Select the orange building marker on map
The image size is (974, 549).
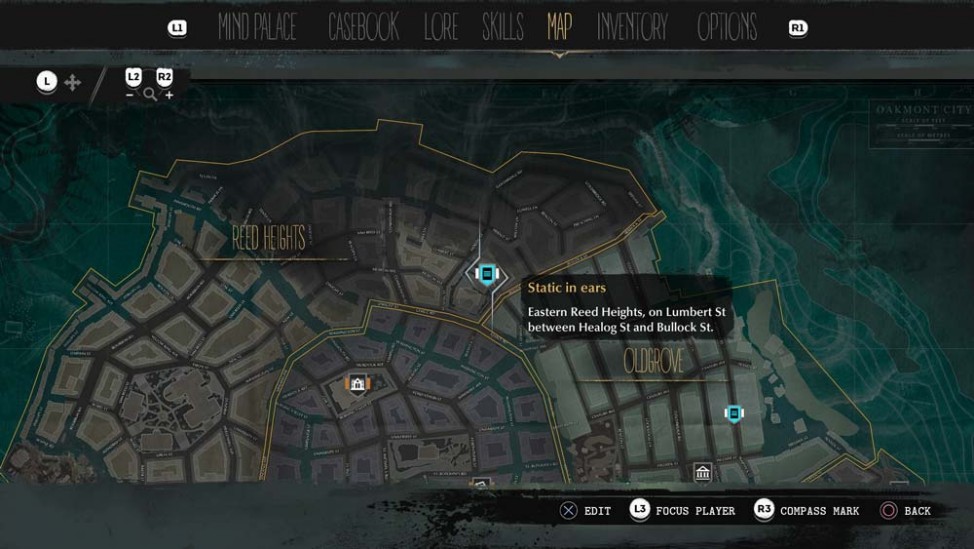click(x=357, y=383)
